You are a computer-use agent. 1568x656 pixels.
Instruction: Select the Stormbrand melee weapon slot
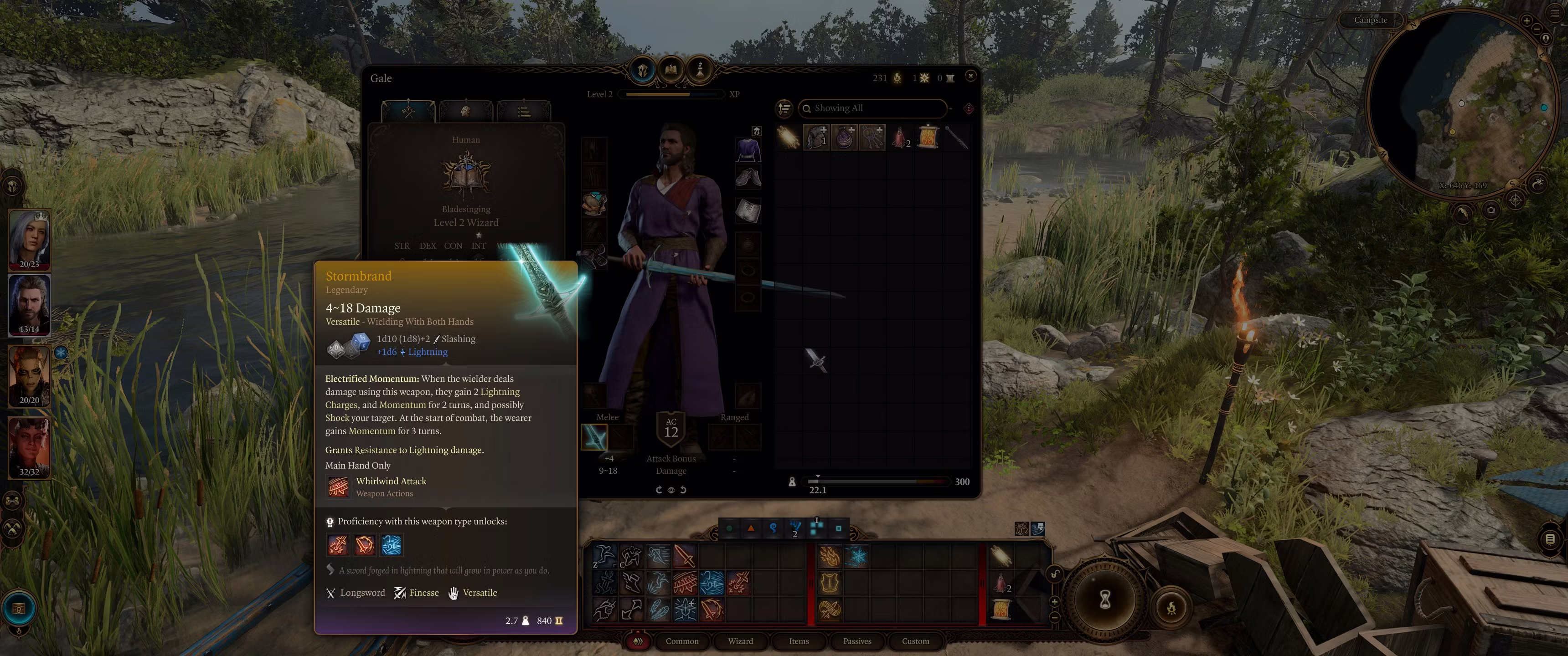coord(594,437)
